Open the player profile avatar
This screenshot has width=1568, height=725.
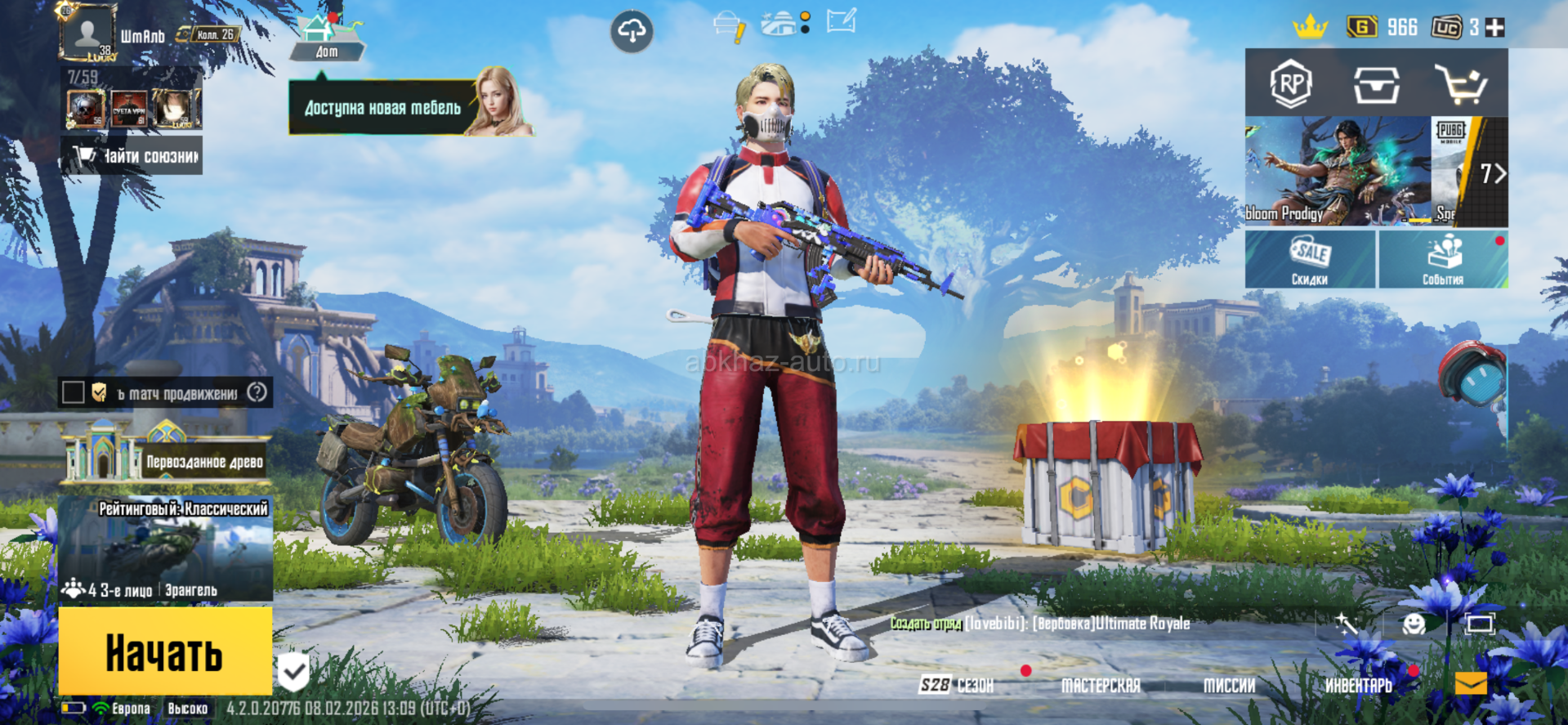coord(87,34)
